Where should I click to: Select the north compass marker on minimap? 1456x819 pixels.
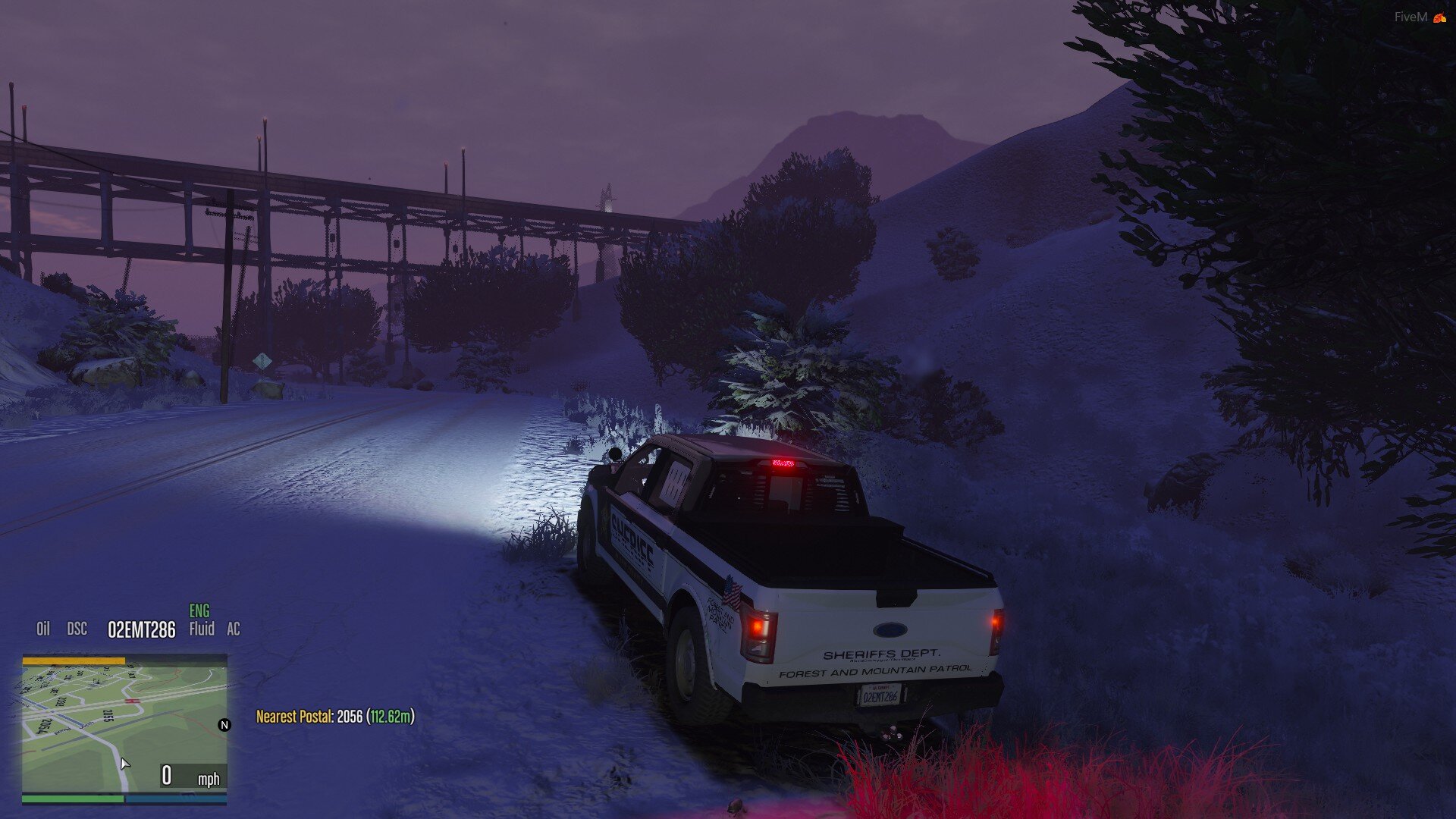224,725
